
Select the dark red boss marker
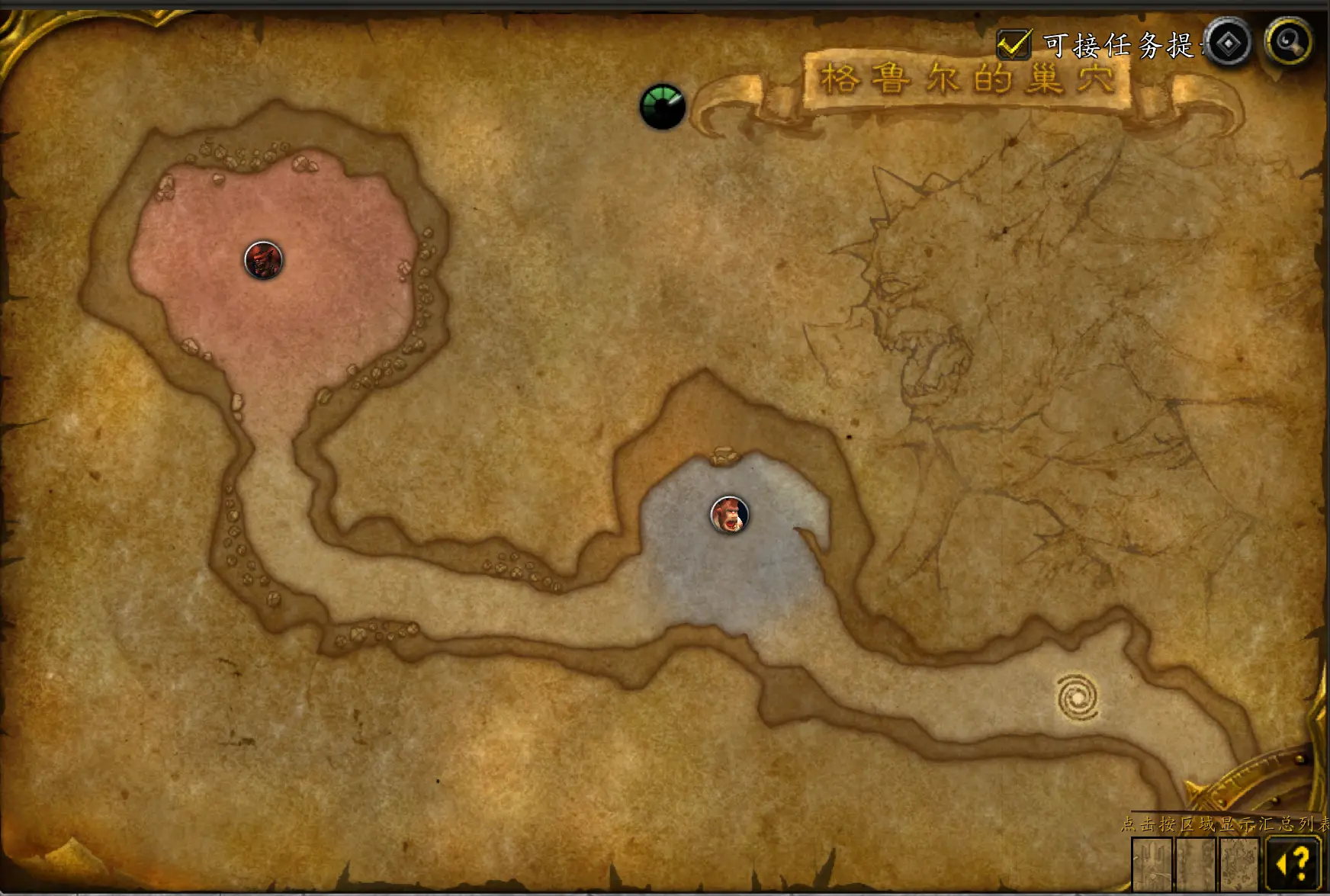263,260
